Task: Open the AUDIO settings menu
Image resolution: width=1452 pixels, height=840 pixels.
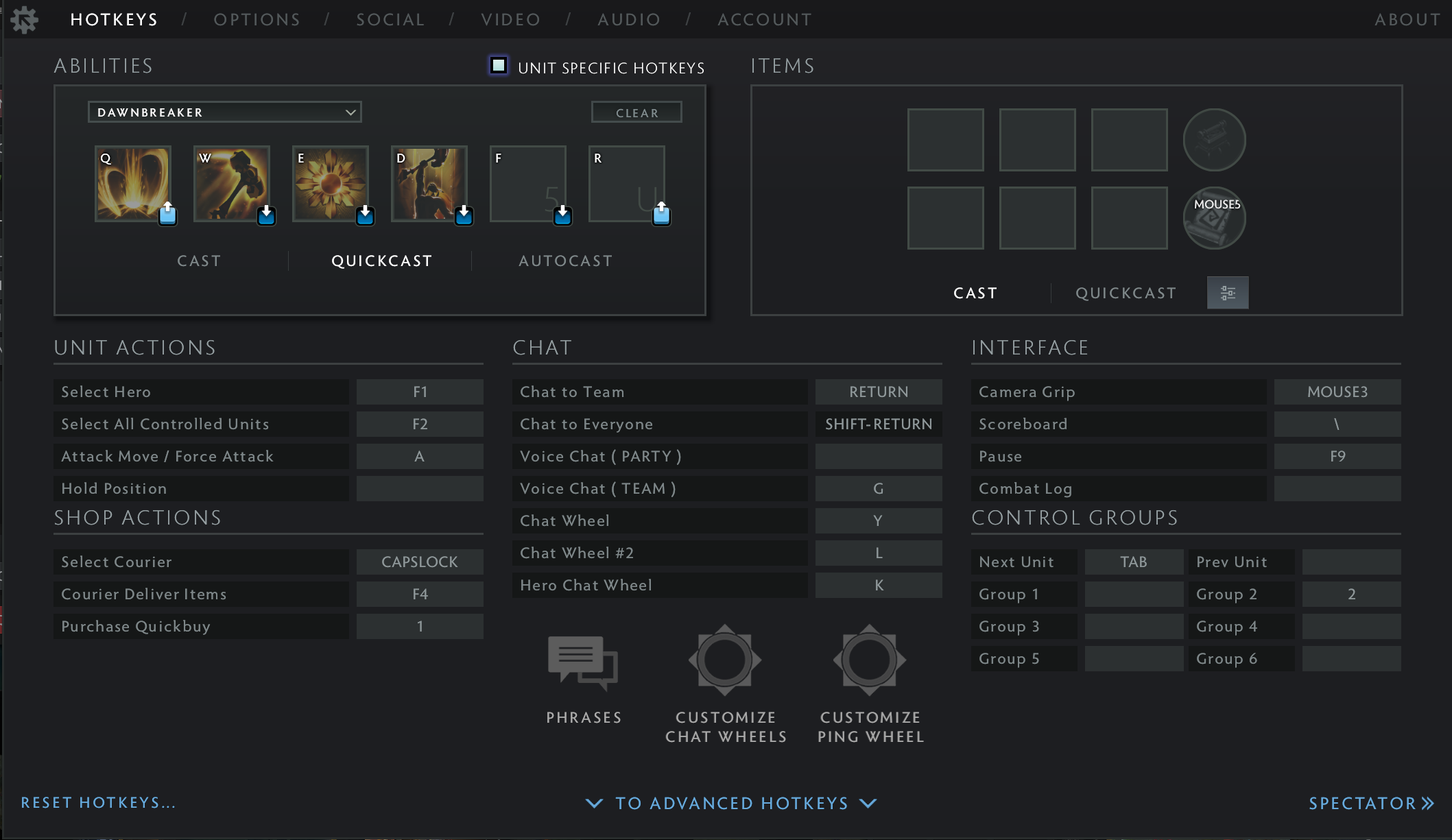Action: click(628, 19)
